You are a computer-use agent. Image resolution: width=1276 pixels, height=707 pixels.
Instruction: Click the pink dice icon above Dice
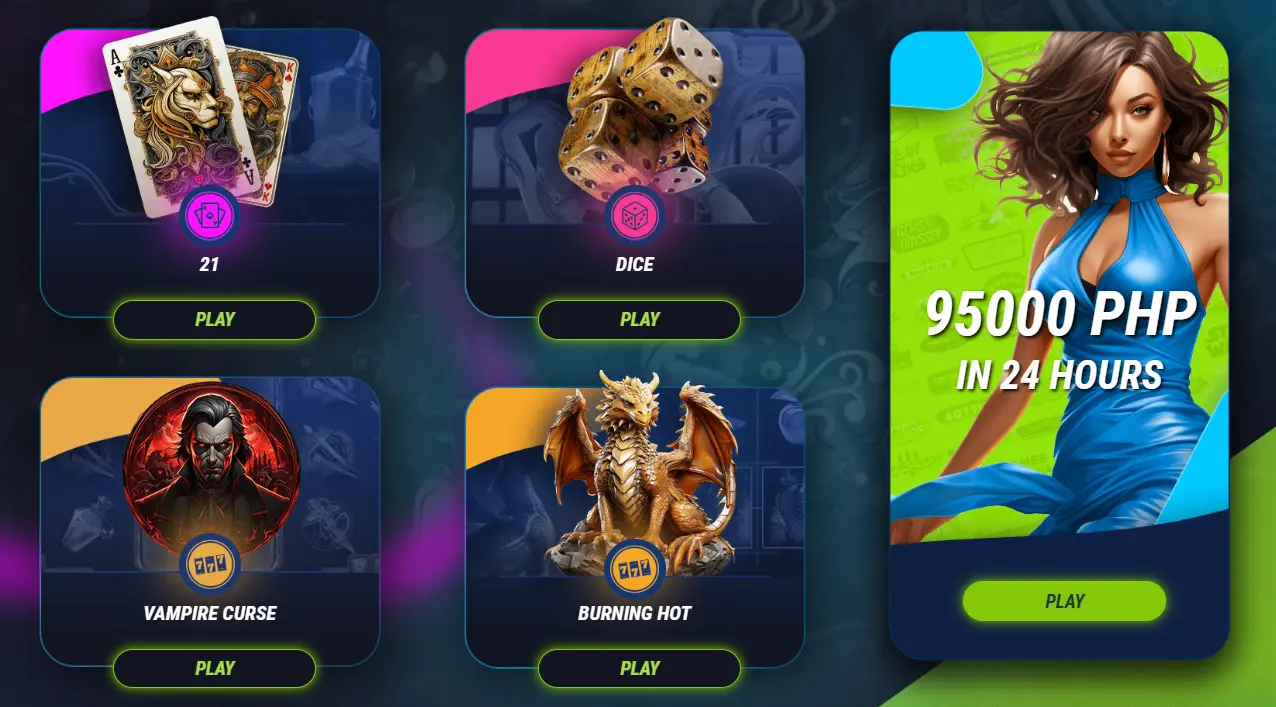coord(634,217)
